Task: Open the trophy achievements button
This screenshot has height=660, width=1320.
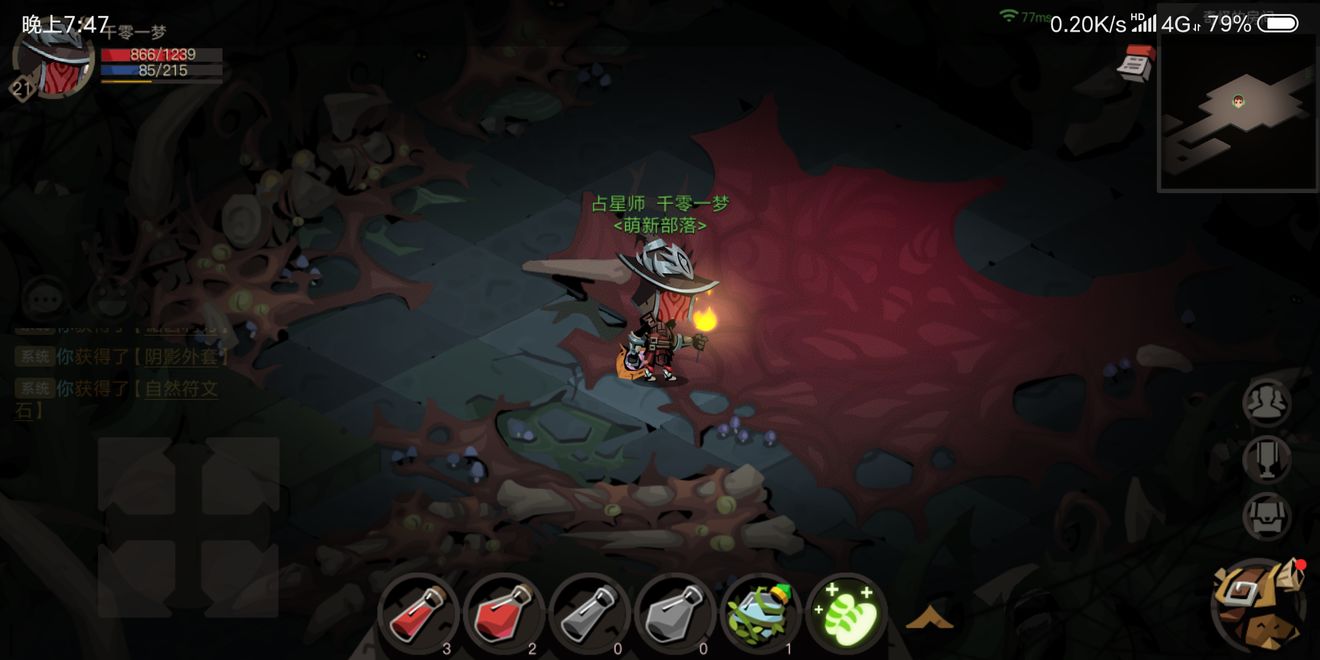Action: click(1266, 460)
